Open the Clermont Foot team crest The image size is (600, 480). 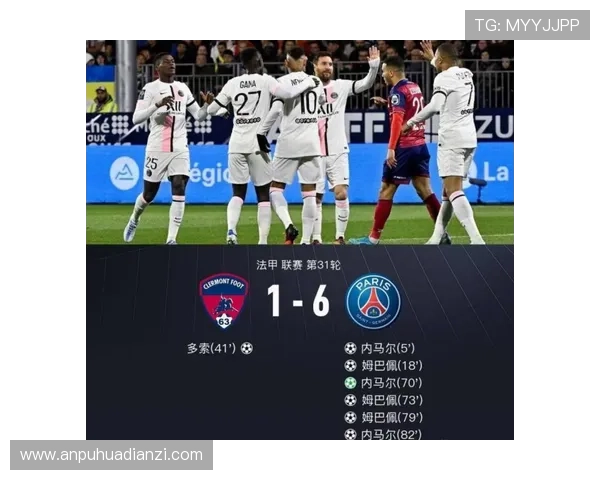(224, 301)
